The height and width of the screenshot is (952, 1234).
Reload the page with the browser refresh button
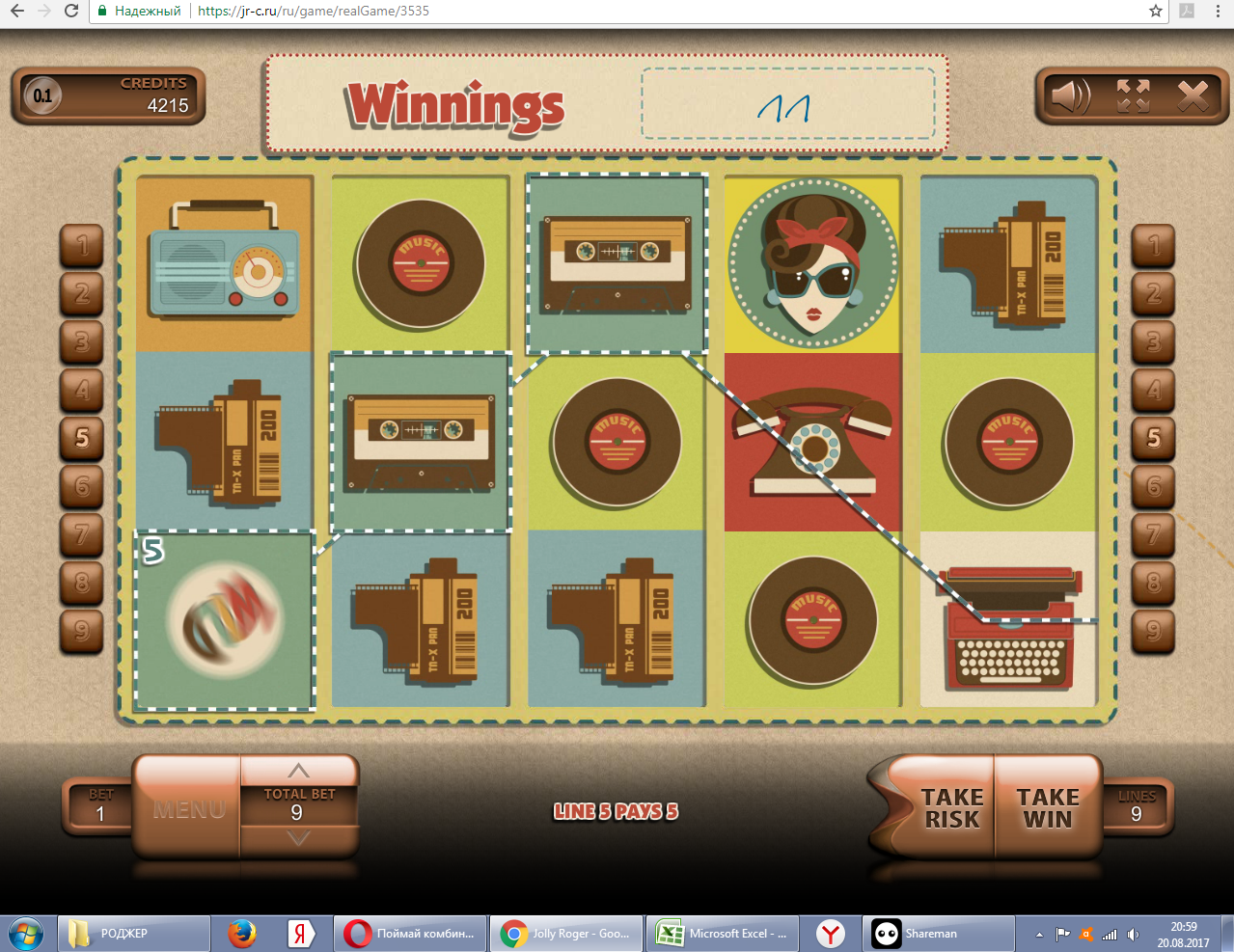71,11
